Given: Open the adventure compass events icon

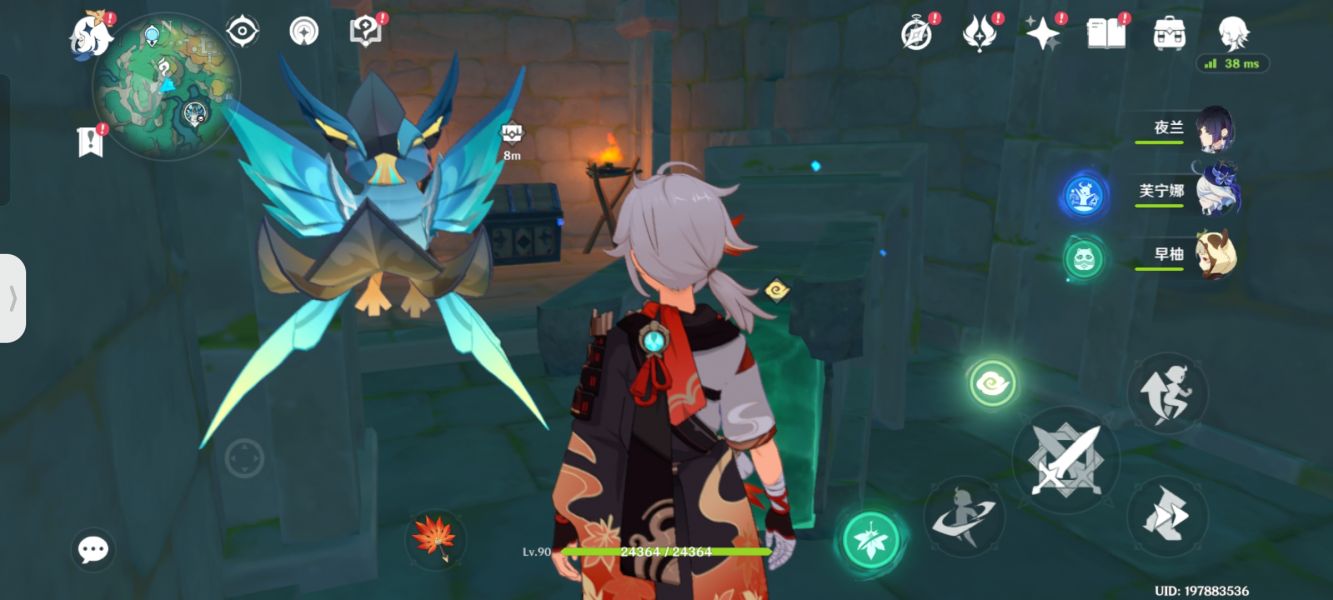Looking at the screenshot, I should 917,33.
